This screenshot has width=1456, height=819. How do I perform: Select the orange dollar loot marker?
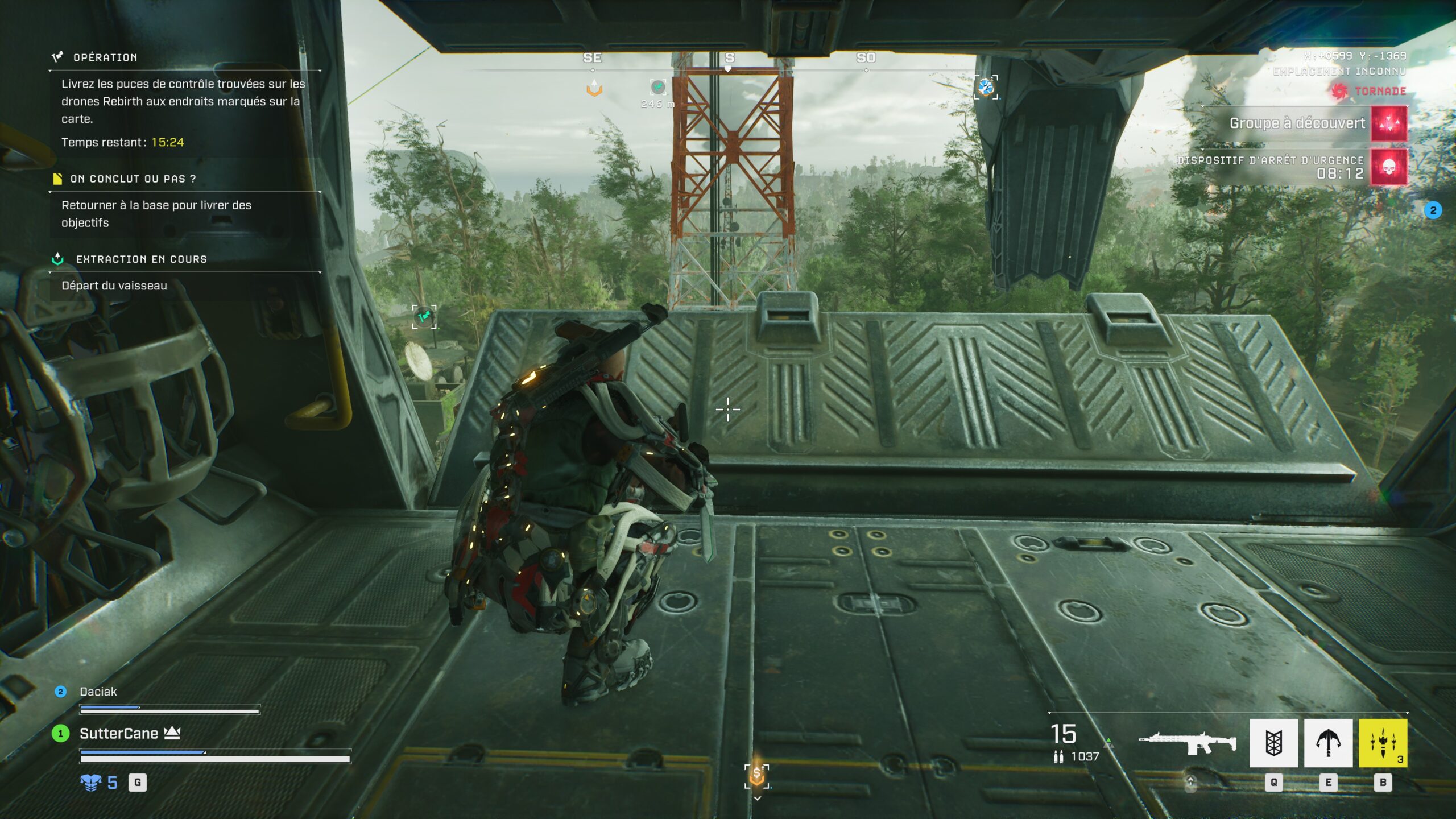tap(756, 775)
